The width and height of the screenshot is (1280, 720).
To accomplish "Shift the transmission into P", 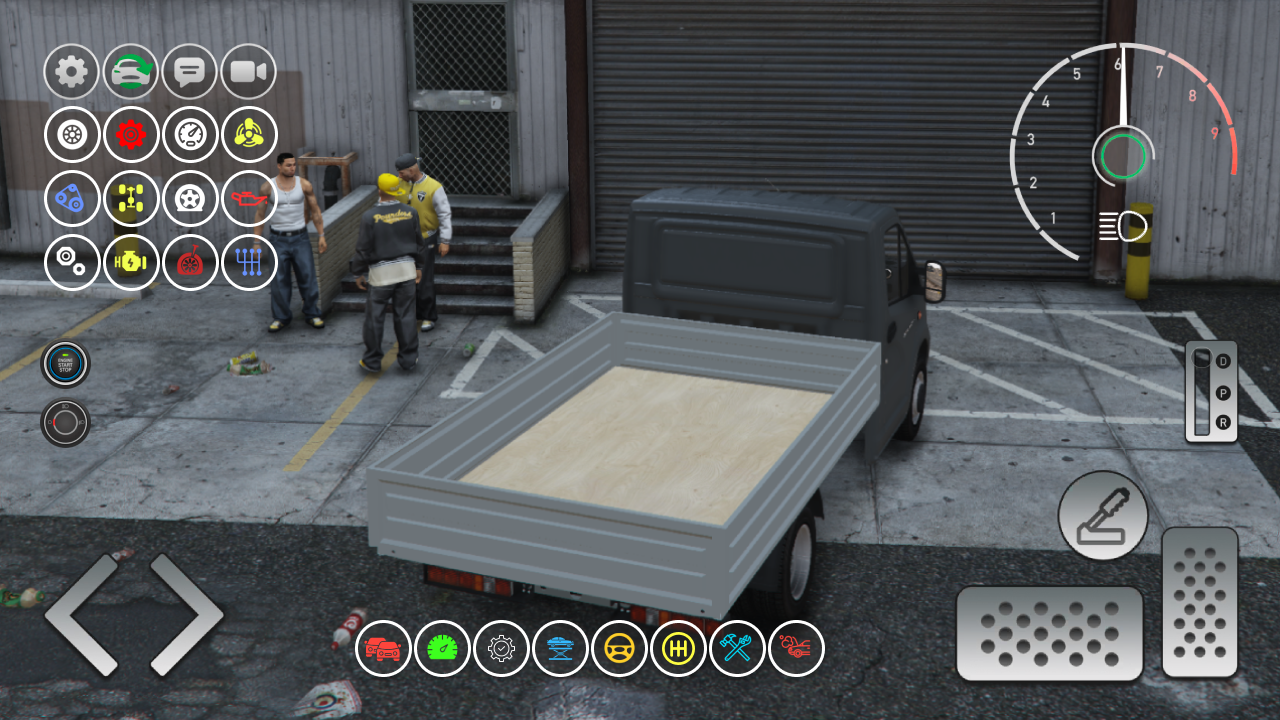I will [x=1222, y=394].
